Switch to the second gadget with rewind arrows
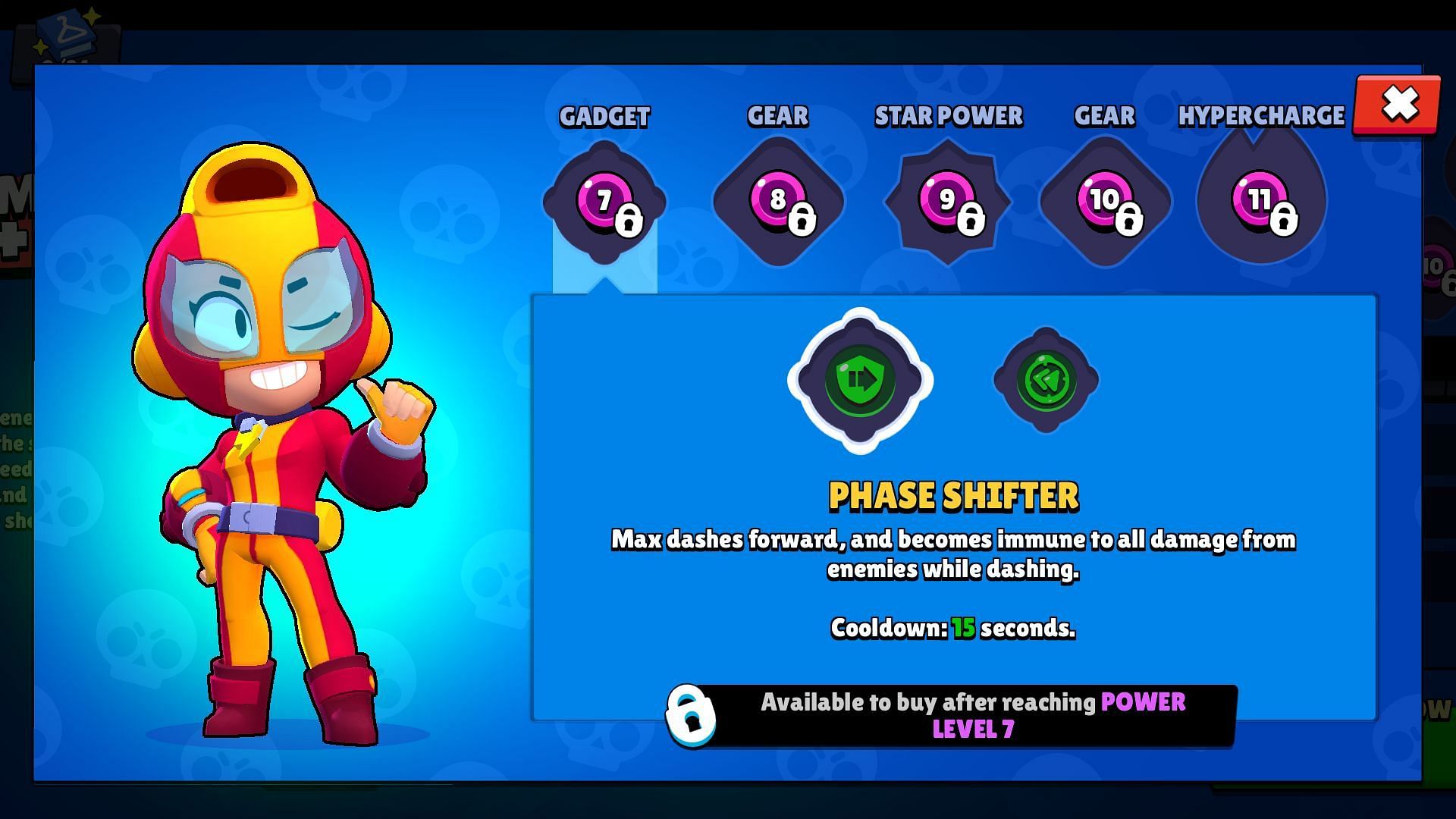The height and width of the screenshot is (819, 1456). point(1046,380)
